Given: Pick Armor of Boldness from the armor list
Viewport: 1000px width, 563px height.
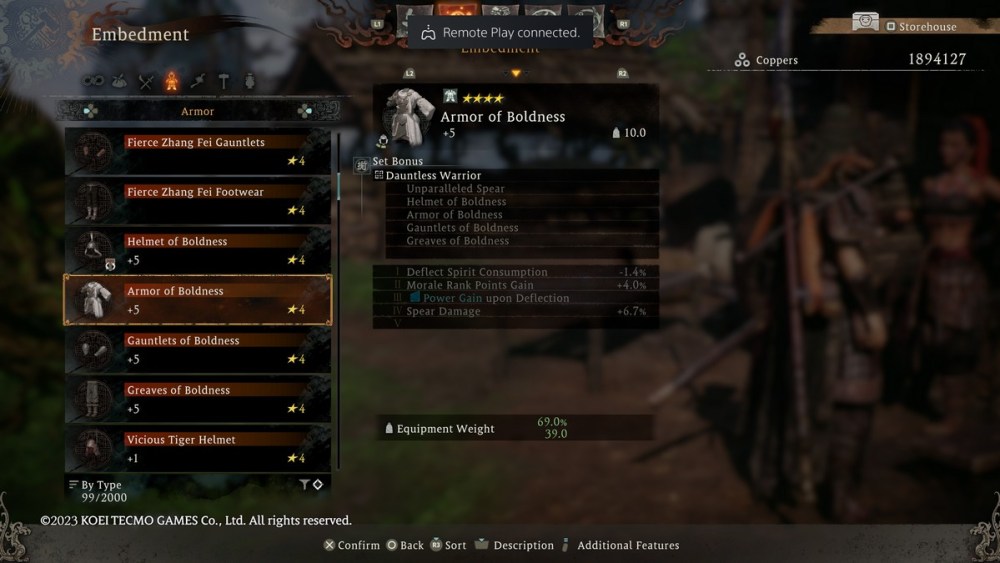Looking at the screenshot, I should (x=197, y=300).
